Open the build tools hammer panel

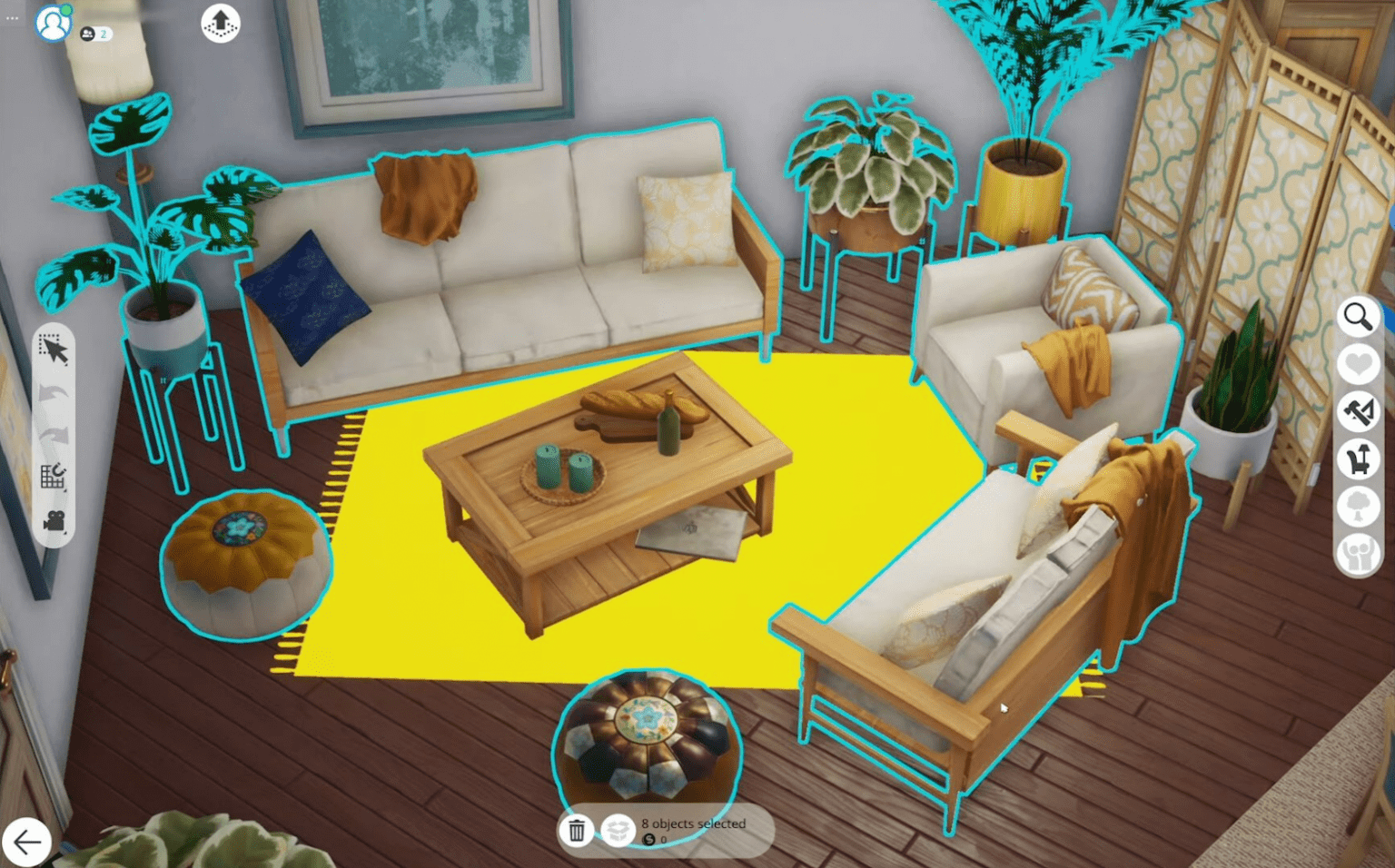1359,410
